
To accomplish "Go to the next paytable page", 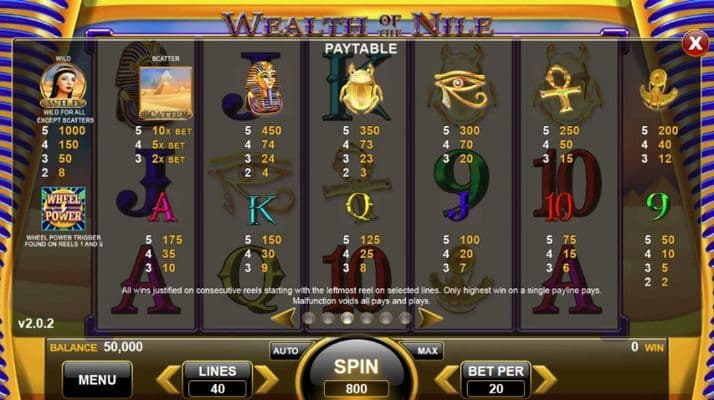I will 429,318.
